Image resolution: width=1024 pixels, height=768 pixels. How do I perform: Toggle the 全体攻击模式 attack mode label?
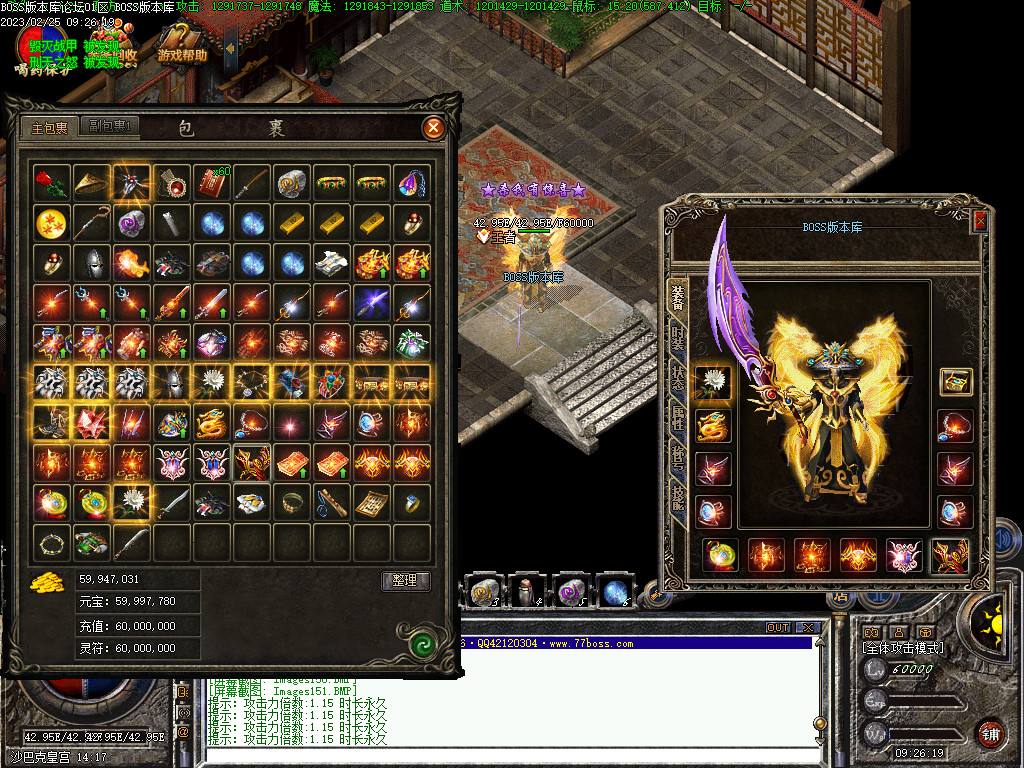(903, 648)
